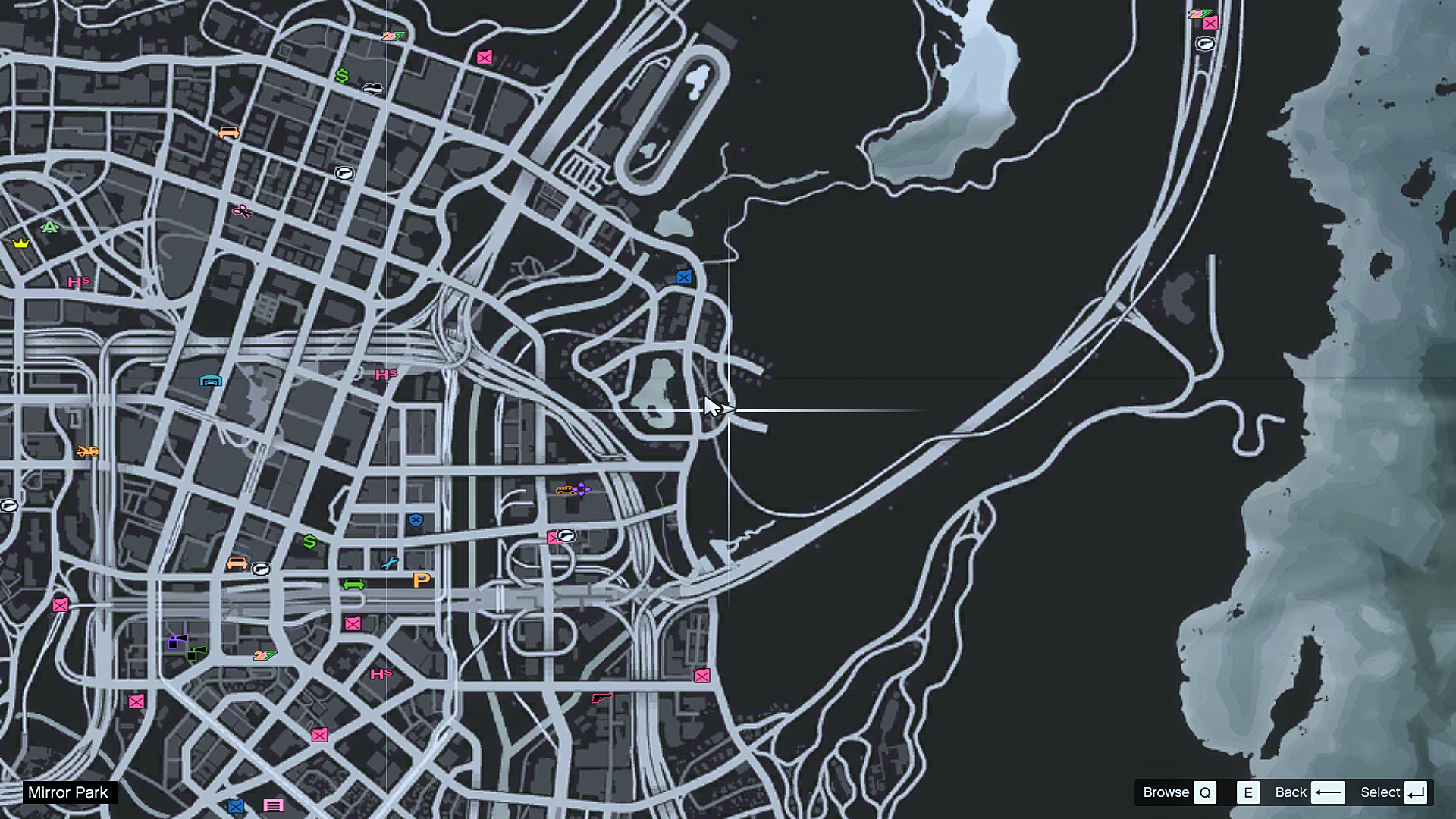Click the blue wrench map marker

tap(390, 563)
